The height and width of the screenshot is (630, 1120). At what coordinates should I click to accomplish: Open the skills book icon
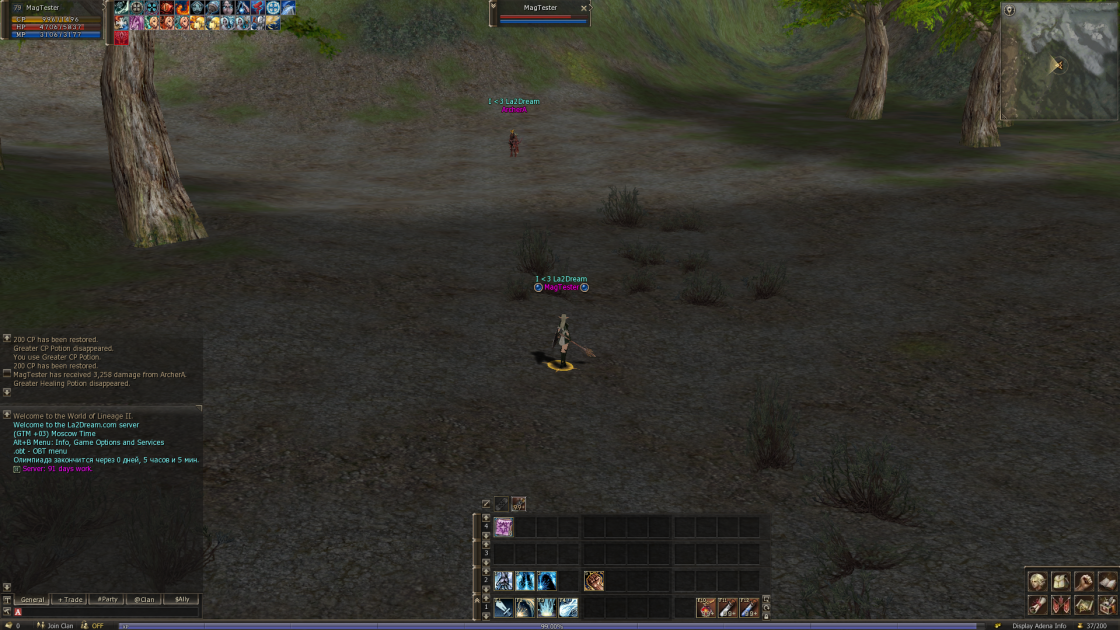pyautogui.click(x=1106, y=581)
